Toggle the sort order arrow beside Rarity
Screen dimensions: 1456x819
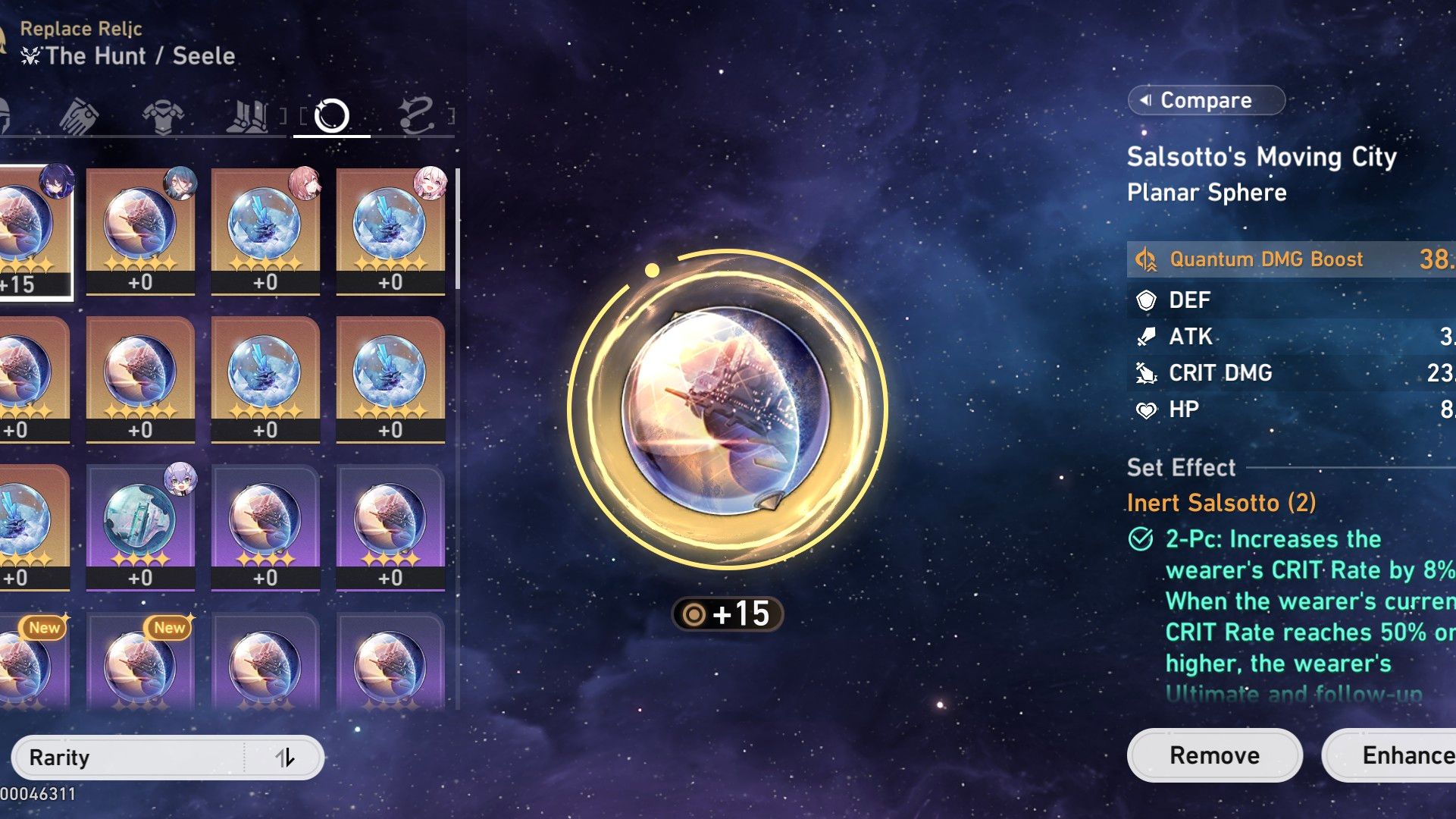point(288,756)
